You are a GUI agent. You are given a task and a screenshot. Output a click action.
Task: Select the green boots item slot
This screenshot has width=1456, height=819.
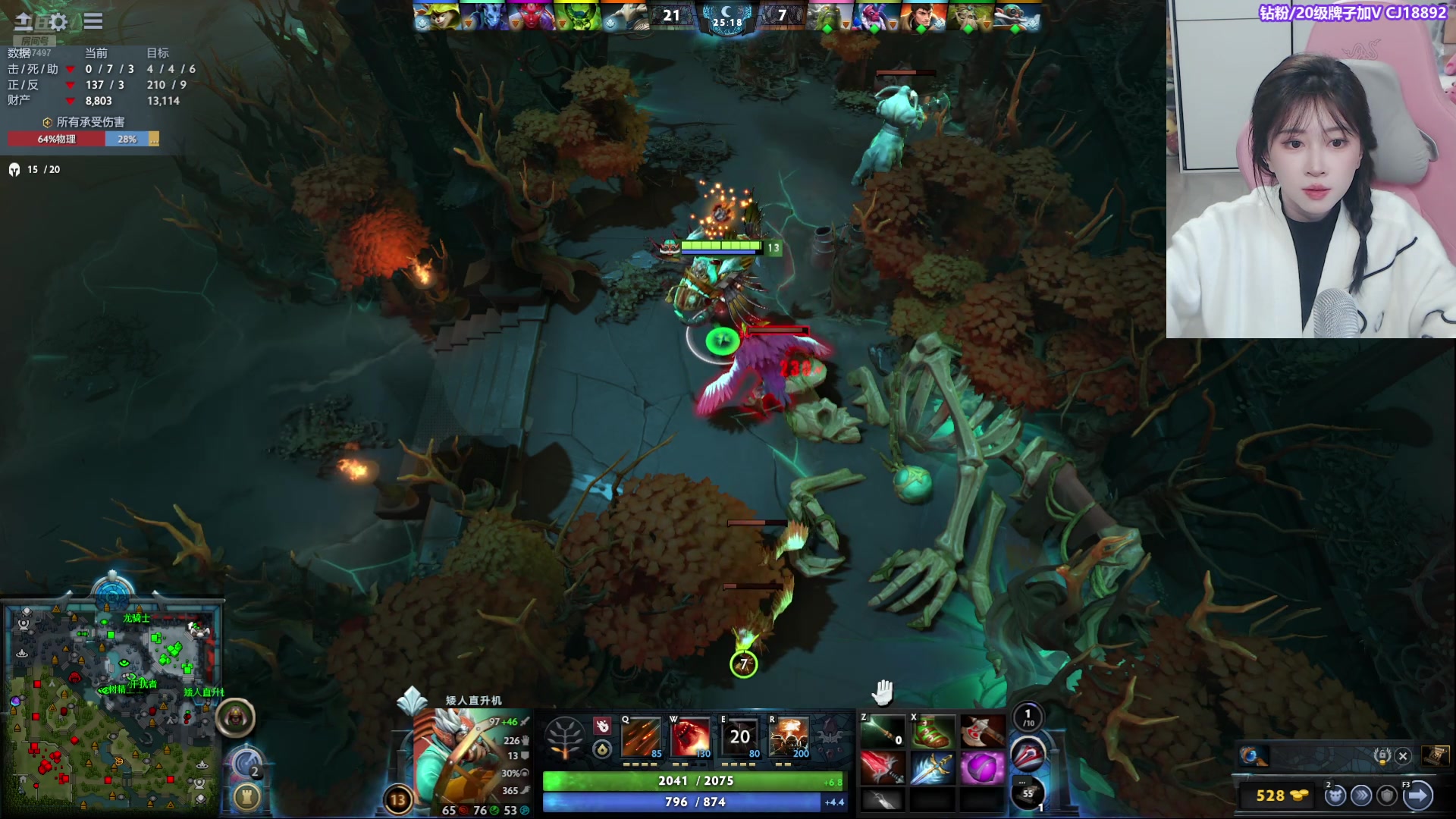932,733
